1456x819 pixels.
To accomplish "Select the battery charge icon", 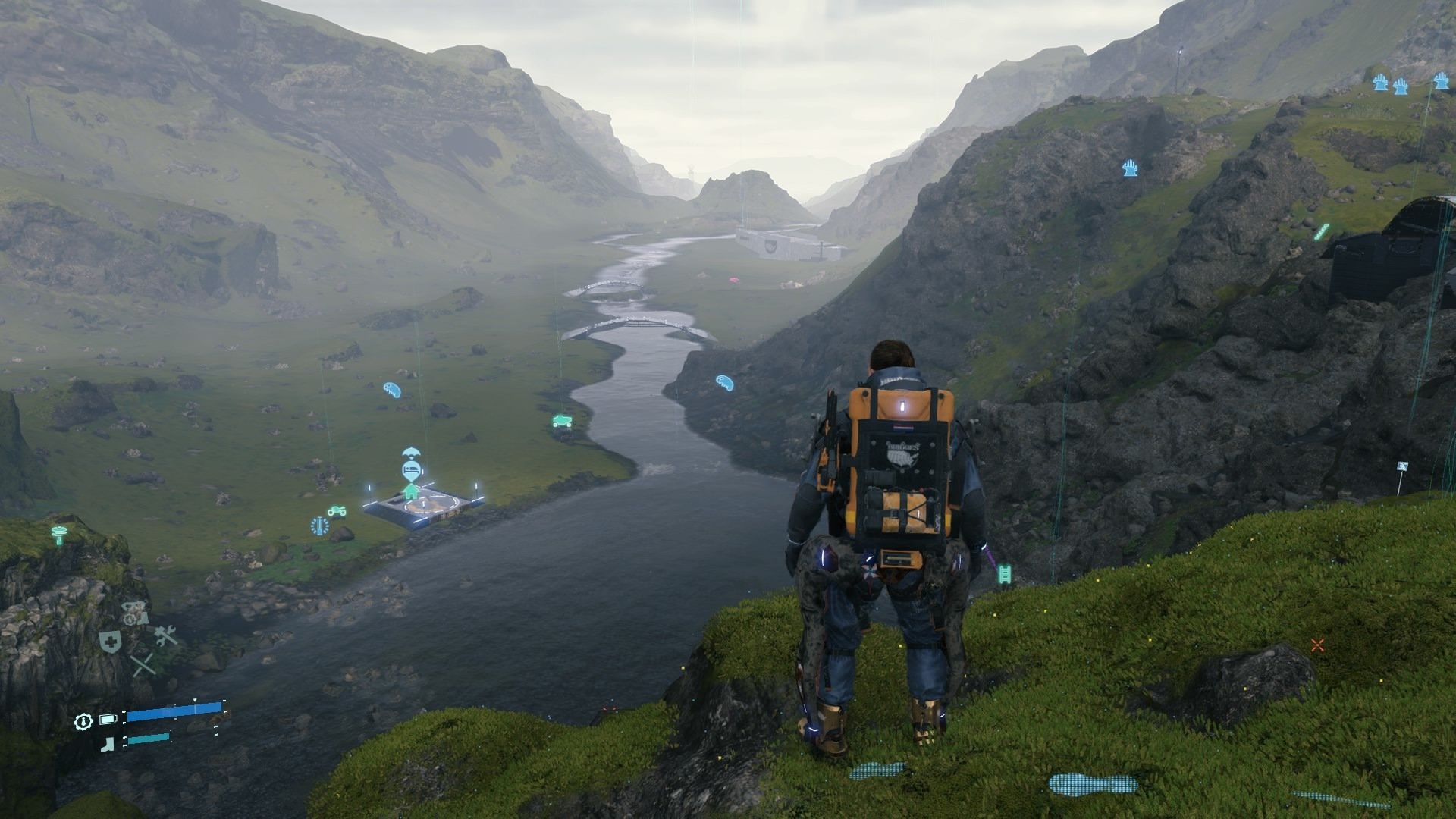I will coord(108,719).
